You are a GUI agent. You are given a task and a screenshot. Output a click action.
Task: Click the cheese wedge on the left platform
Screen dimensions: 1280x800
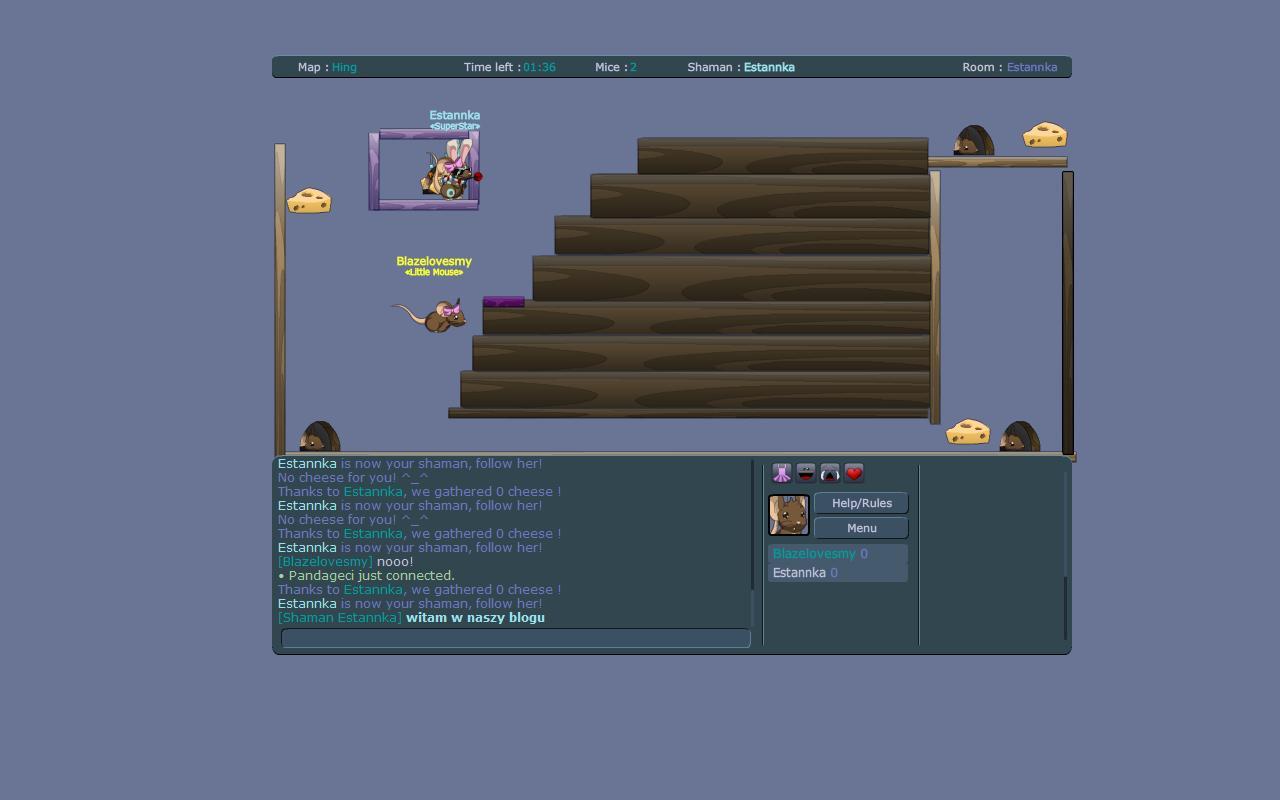[x=309, y=200]
